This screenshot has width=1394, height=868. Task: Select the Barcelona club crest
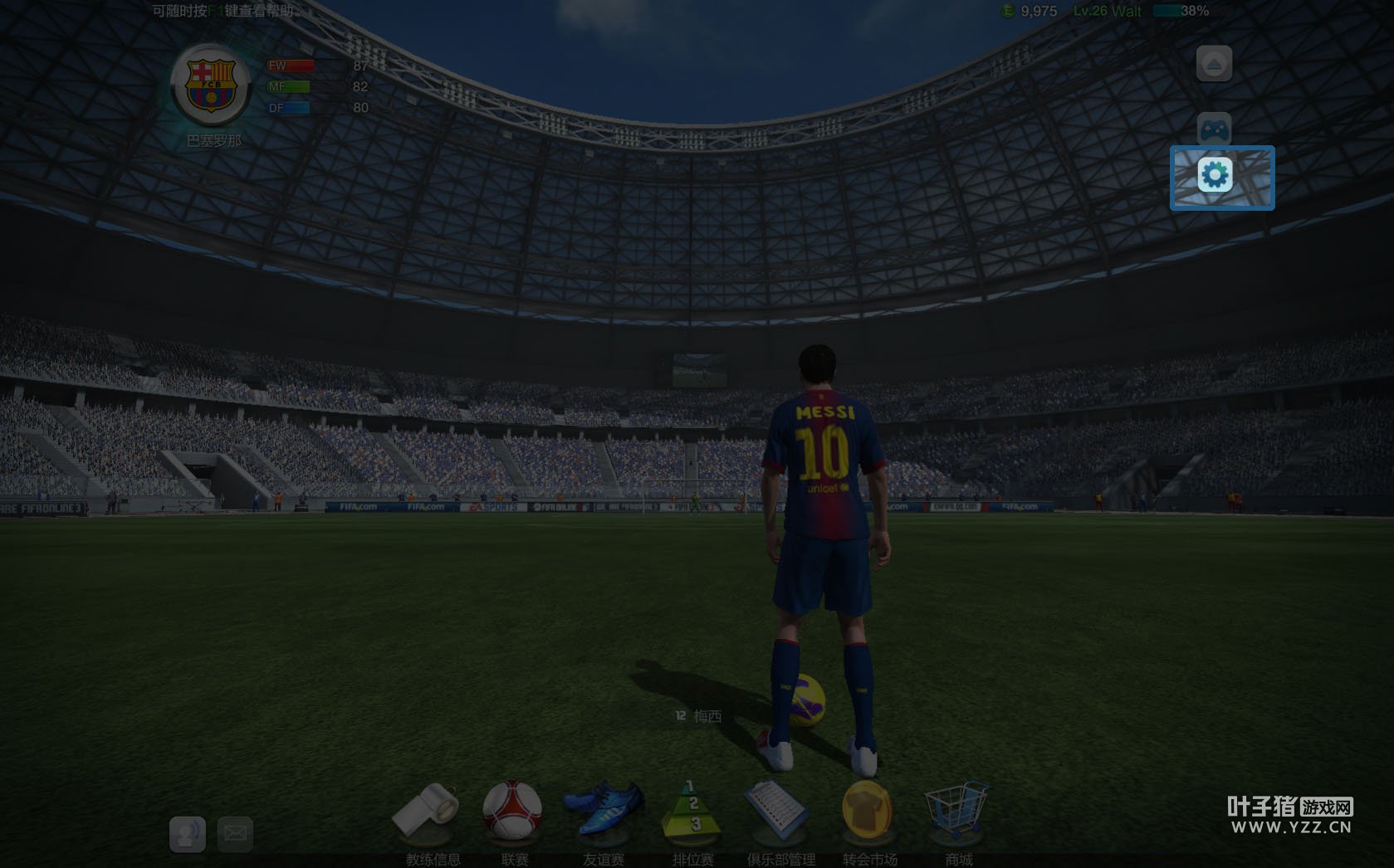(x=211, y=85)
